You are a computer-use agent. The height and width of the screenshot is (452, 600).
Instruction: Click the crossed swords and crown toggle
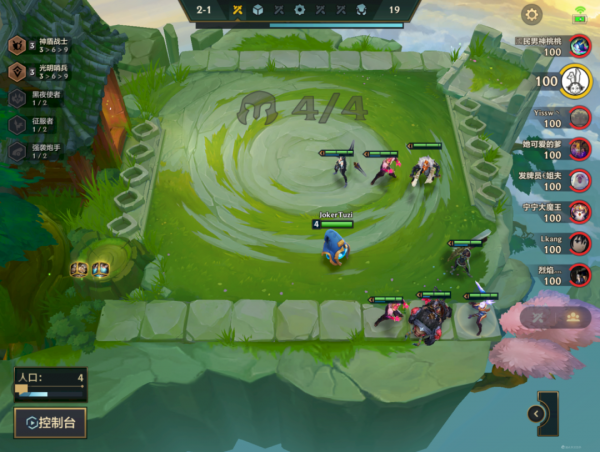(555, 317)
